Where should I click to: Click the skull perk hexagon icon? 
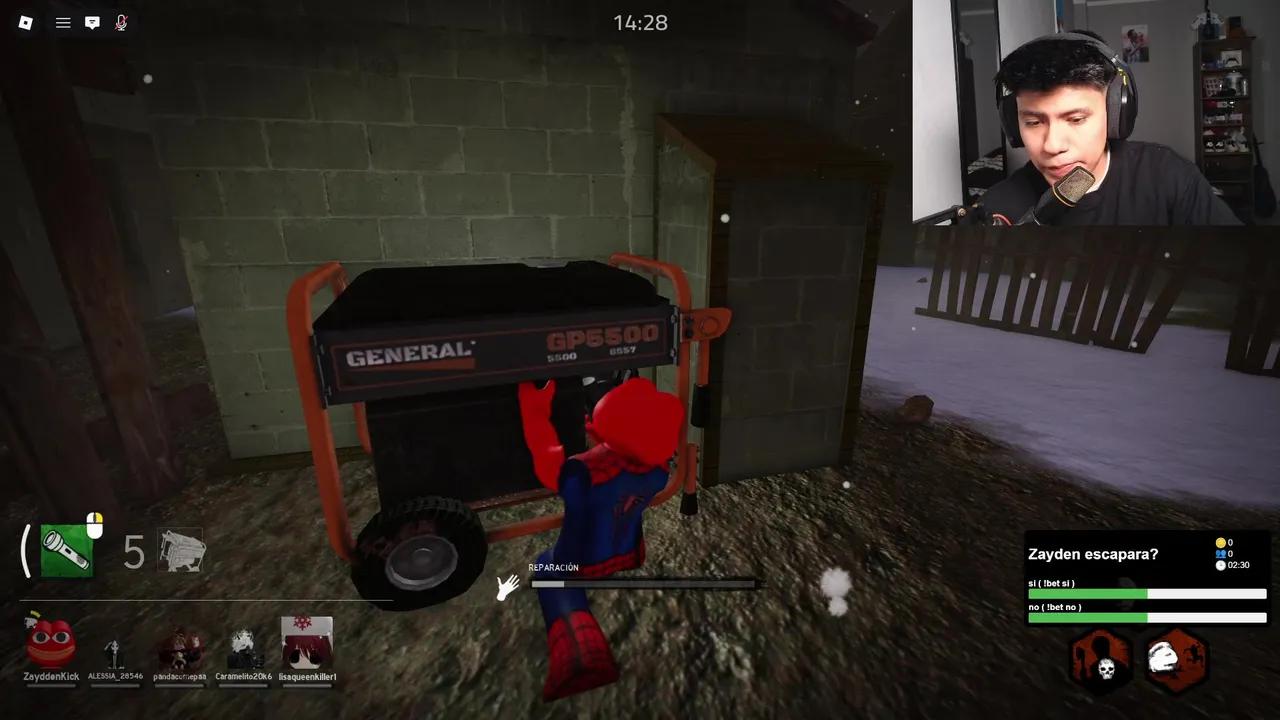tap(1099, 660)
